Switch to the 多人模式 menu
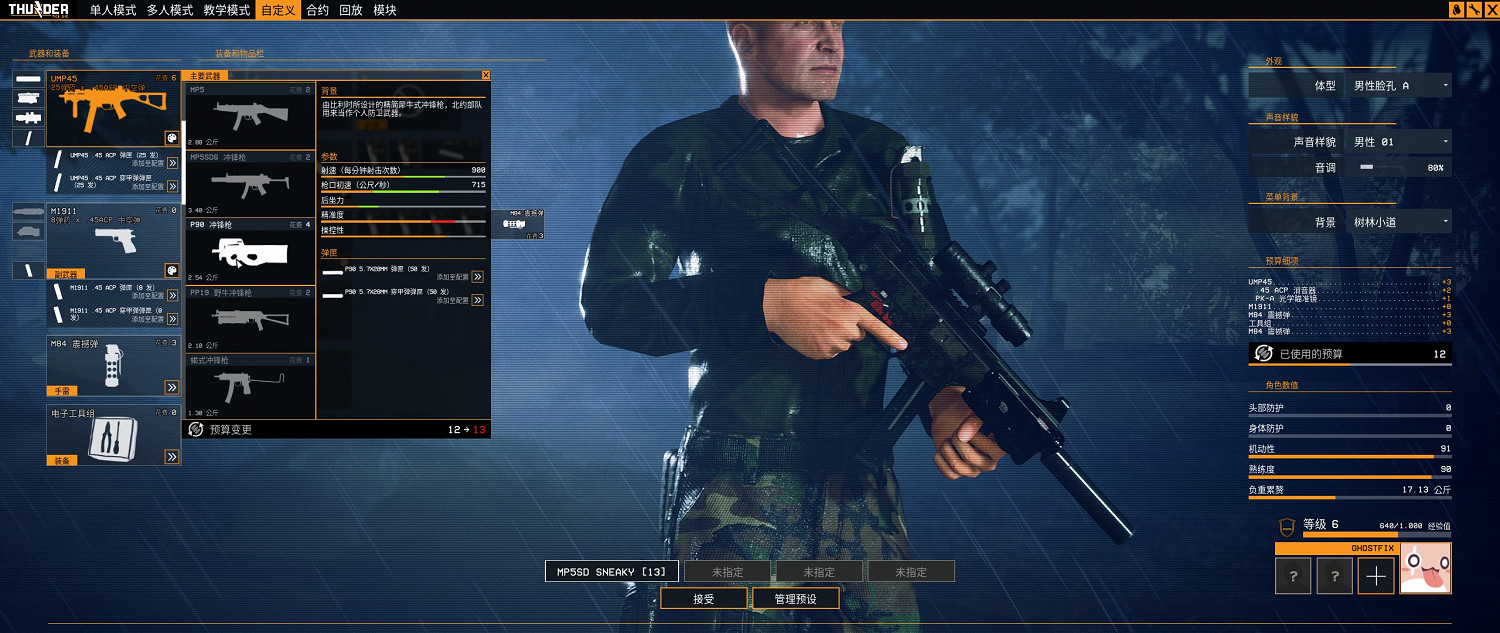1500x633 pixels. 169,10
